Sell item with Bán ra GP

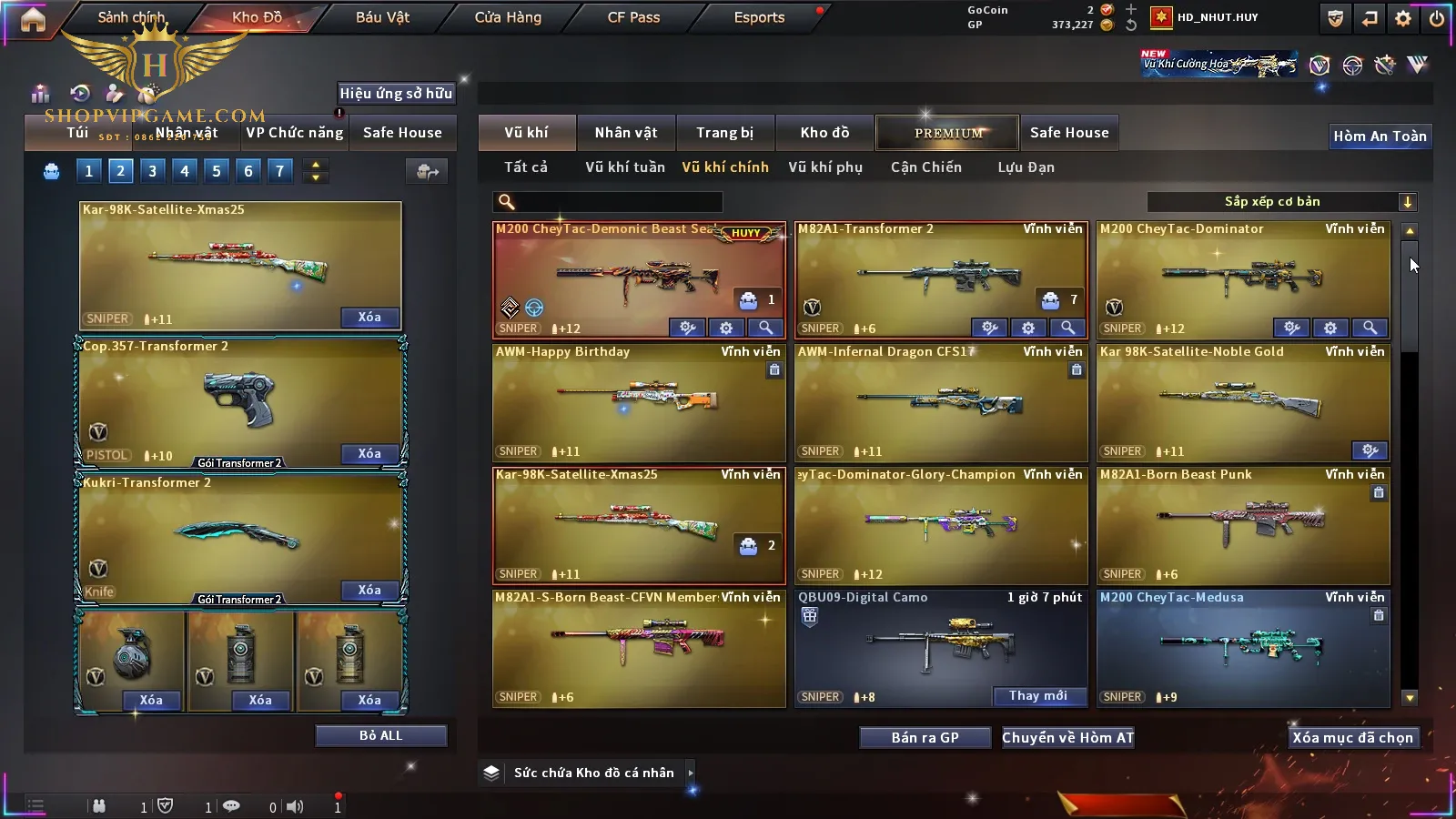(925, 737)
